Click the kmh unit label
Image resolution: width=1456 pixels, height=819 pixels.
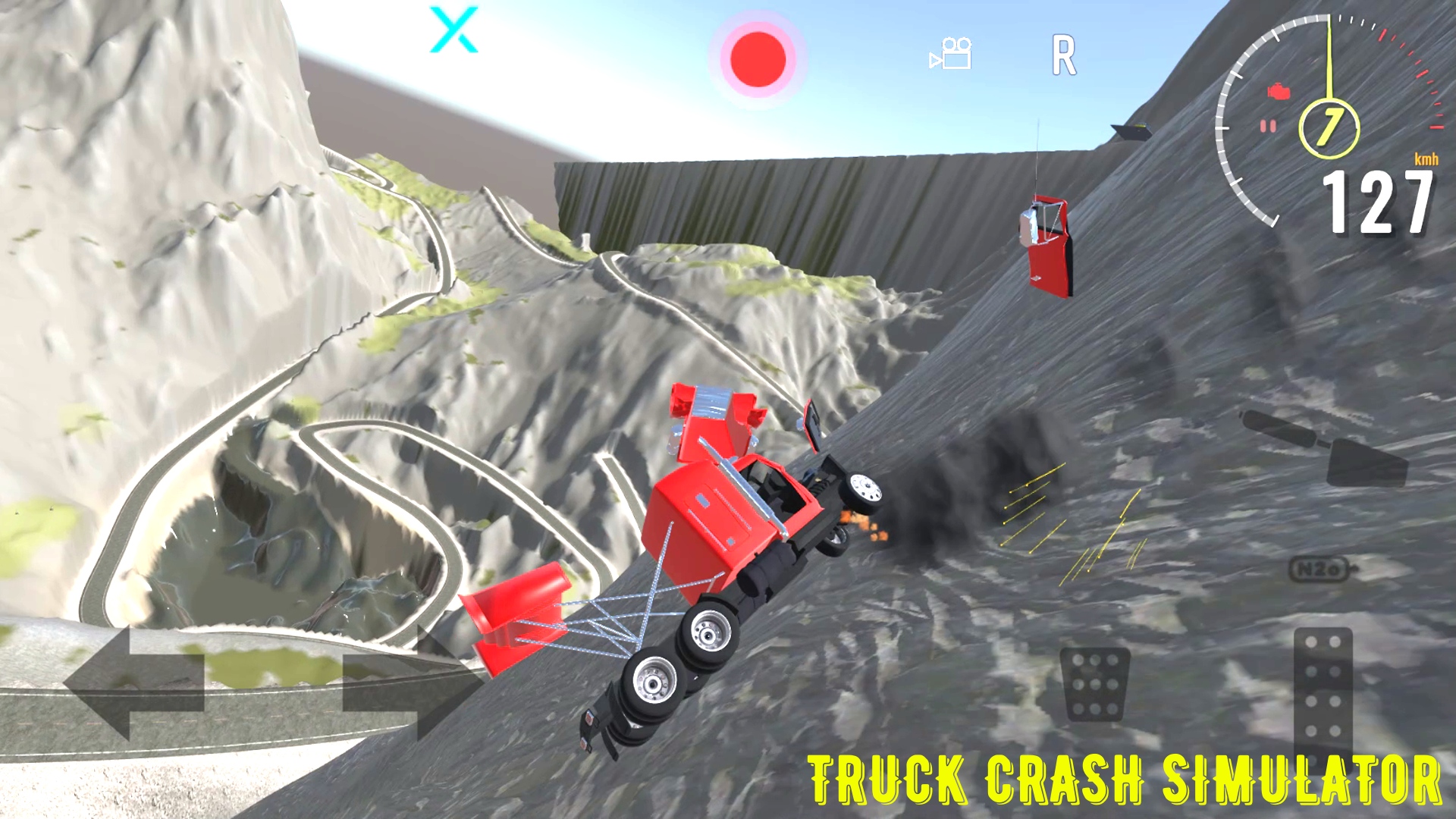(x=1426, y=159)
